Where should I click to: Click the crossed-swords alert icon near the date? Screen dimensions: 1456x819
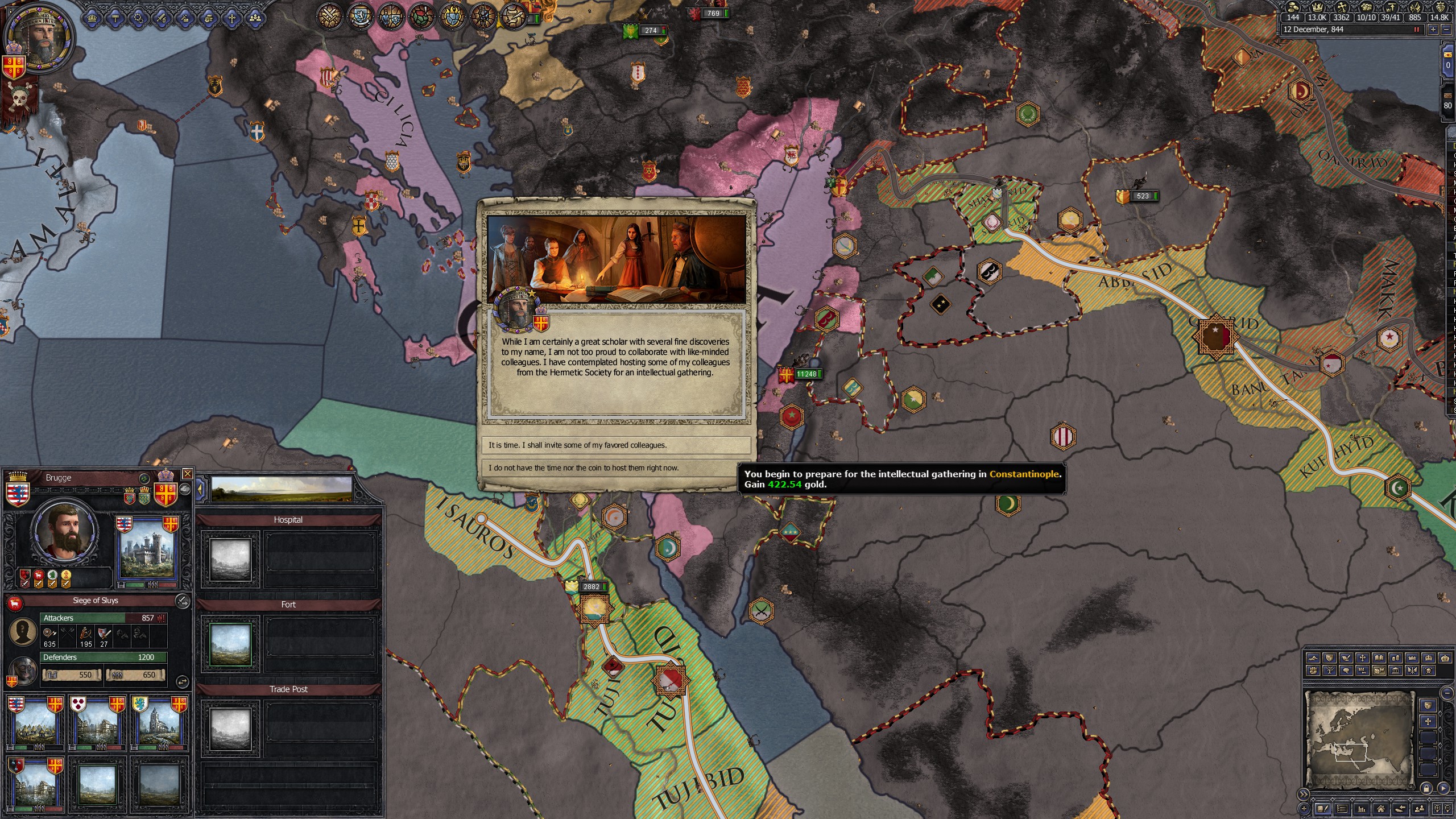coord(329,17)
